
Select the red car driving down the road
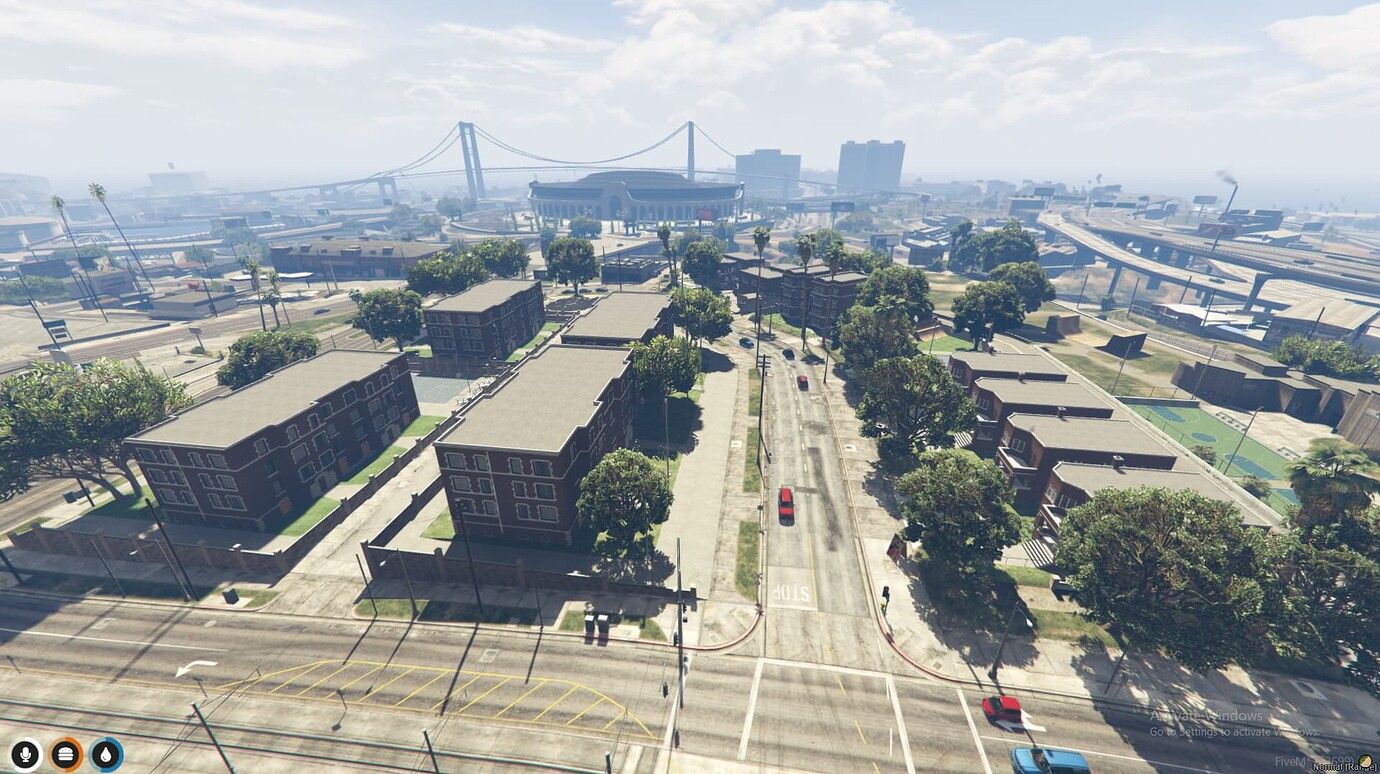pos(786,505)
